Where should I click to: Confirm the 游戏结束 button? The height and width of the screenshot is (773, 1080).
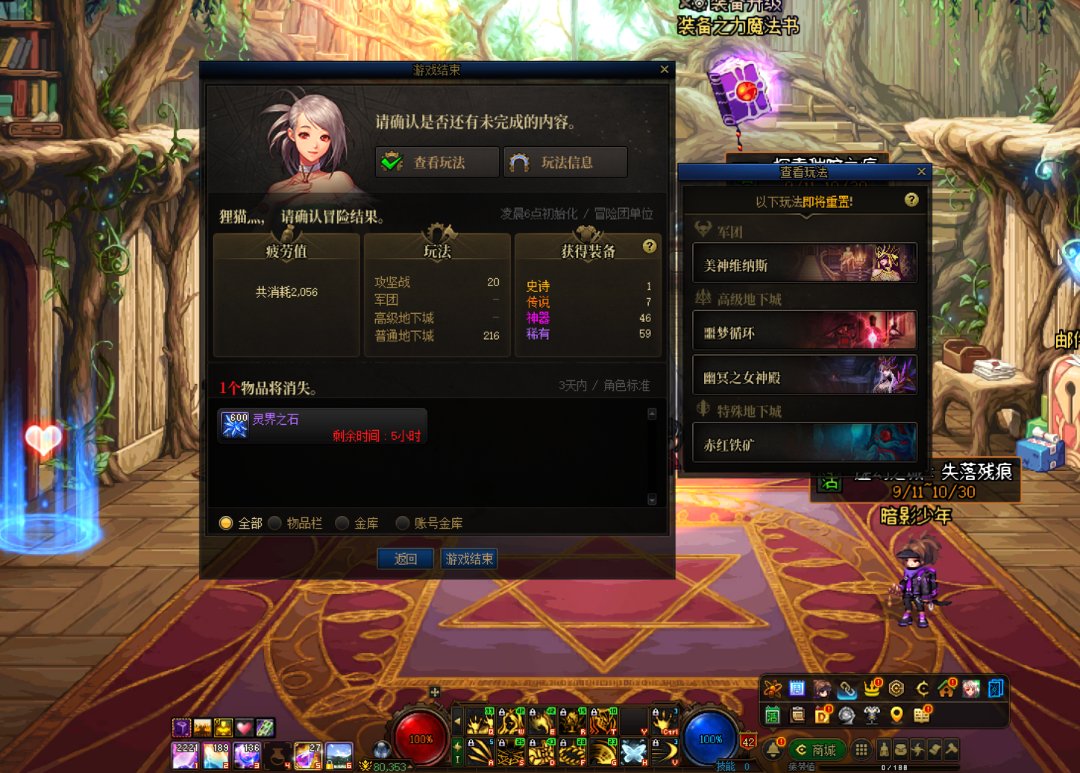click(x=469, y=559)
